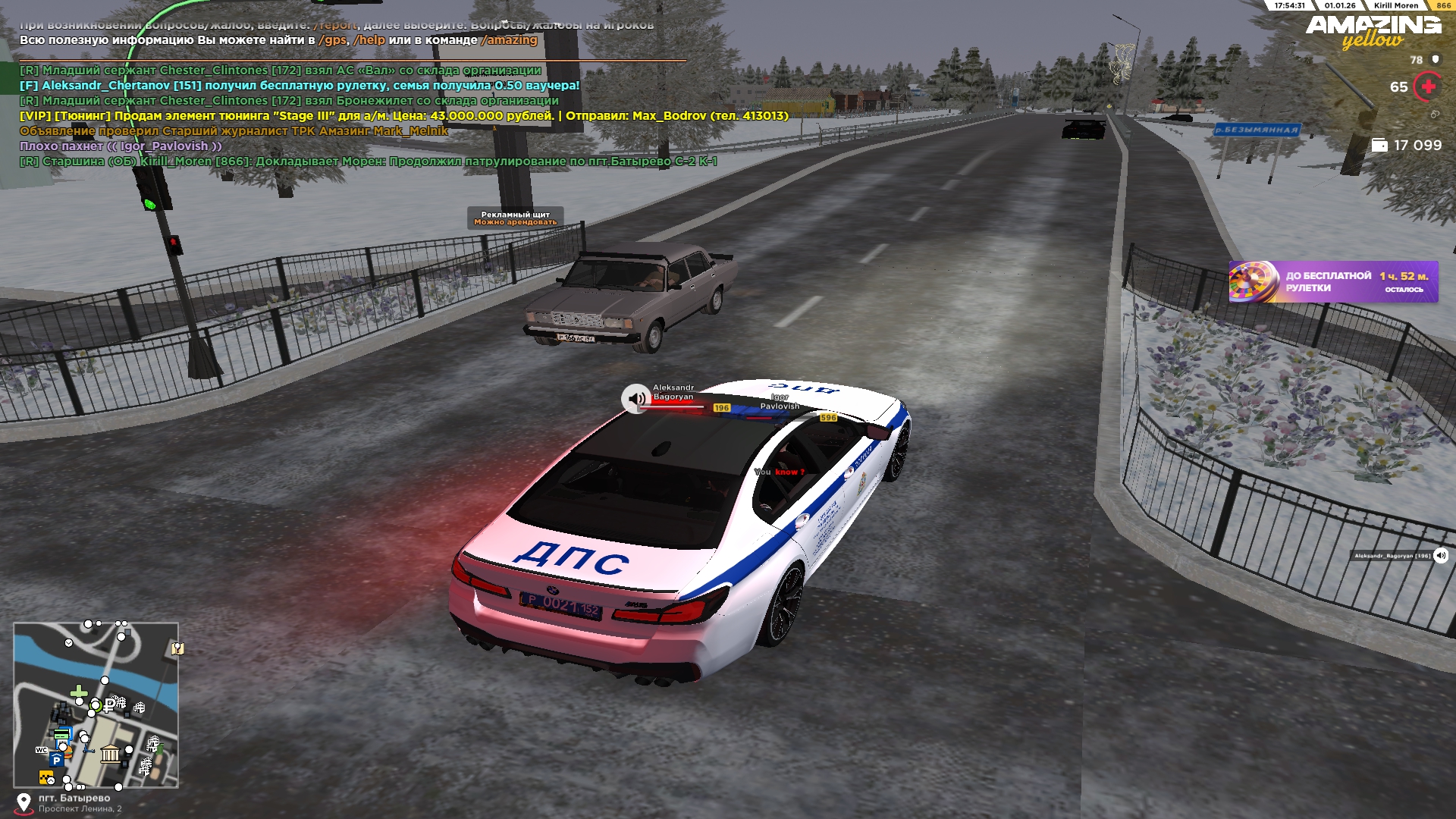This screenshot has width=1456, height=819.
Task: Click the /gps command link in chat
Action: pos(332,40)
